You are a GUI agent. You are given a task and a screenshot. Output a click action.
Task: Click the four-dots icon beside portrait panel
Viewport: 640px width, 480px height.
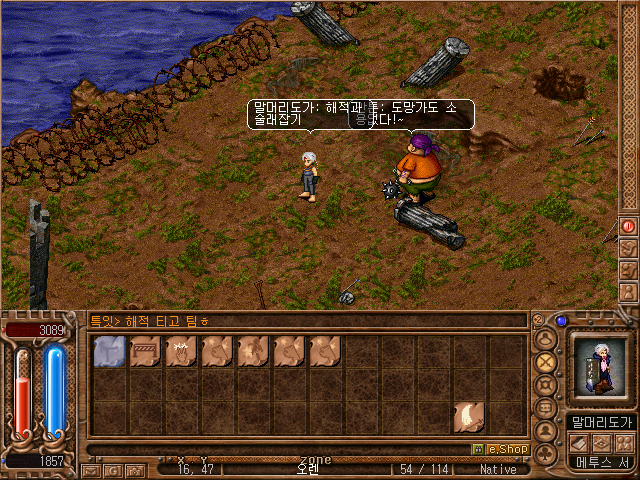coord(624,442)
